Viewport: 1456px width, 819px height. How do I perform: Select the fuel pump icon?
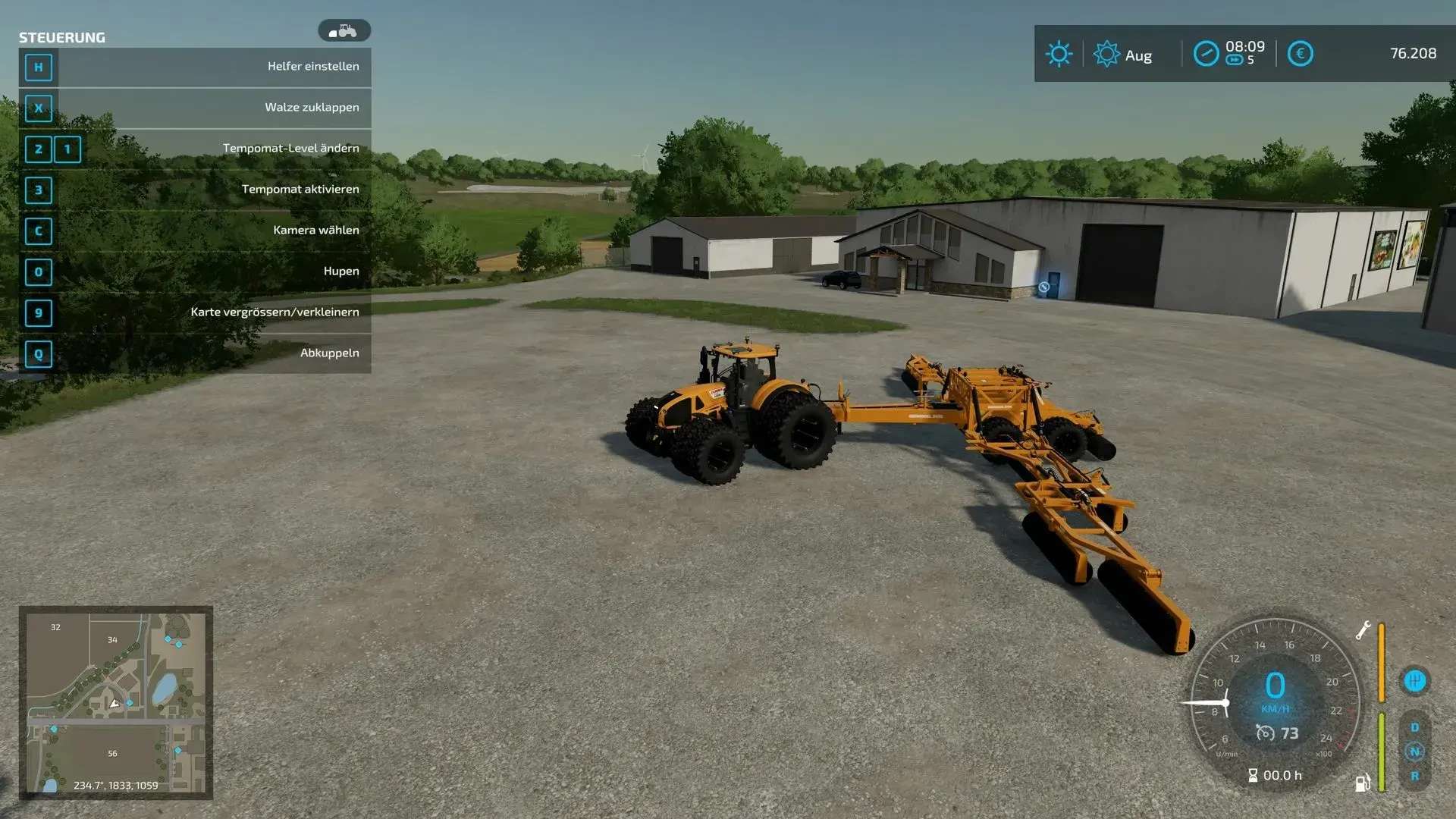click(1363, 783)
